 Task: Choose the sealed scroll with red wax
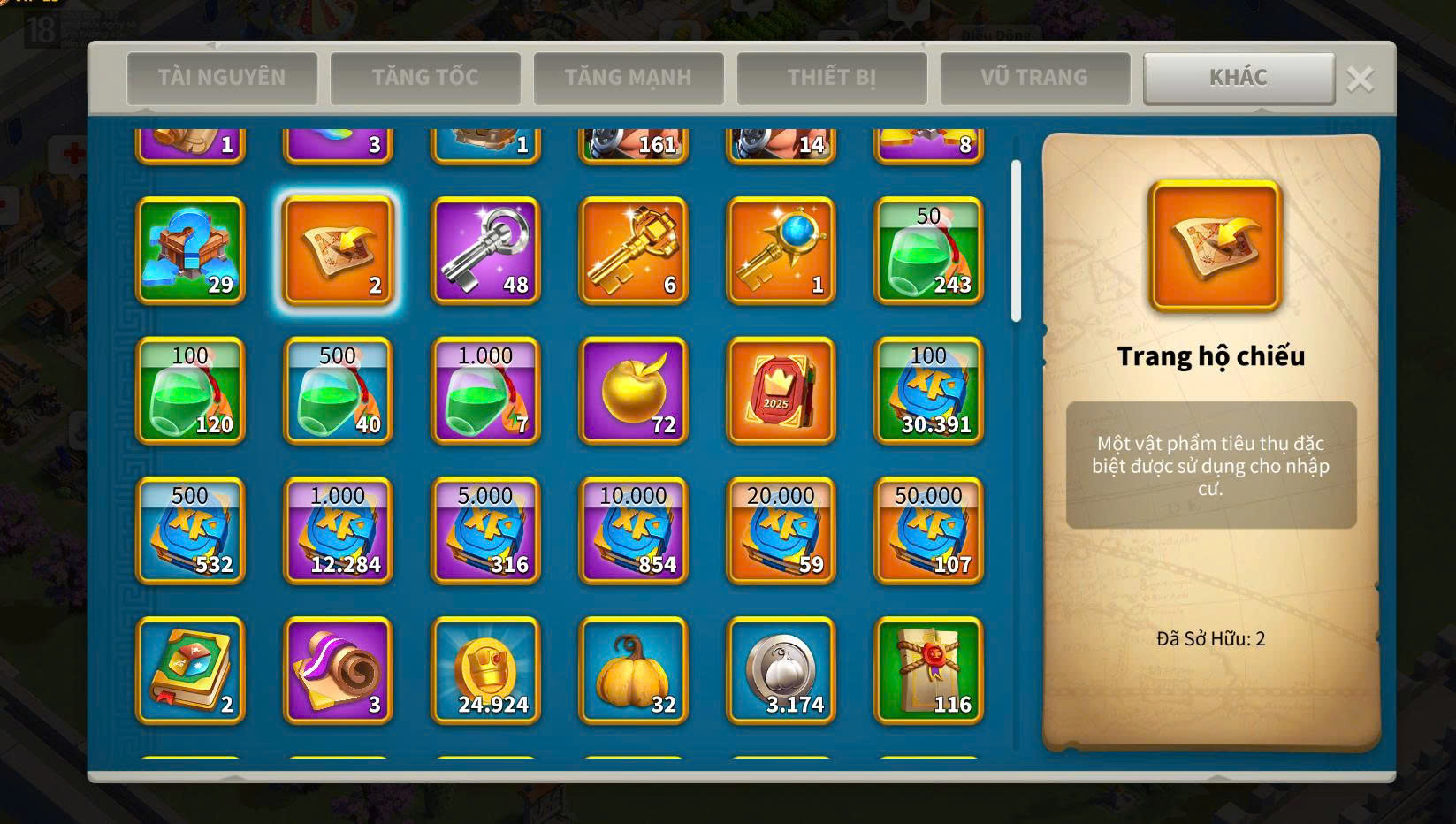click(x=928, y=671)
